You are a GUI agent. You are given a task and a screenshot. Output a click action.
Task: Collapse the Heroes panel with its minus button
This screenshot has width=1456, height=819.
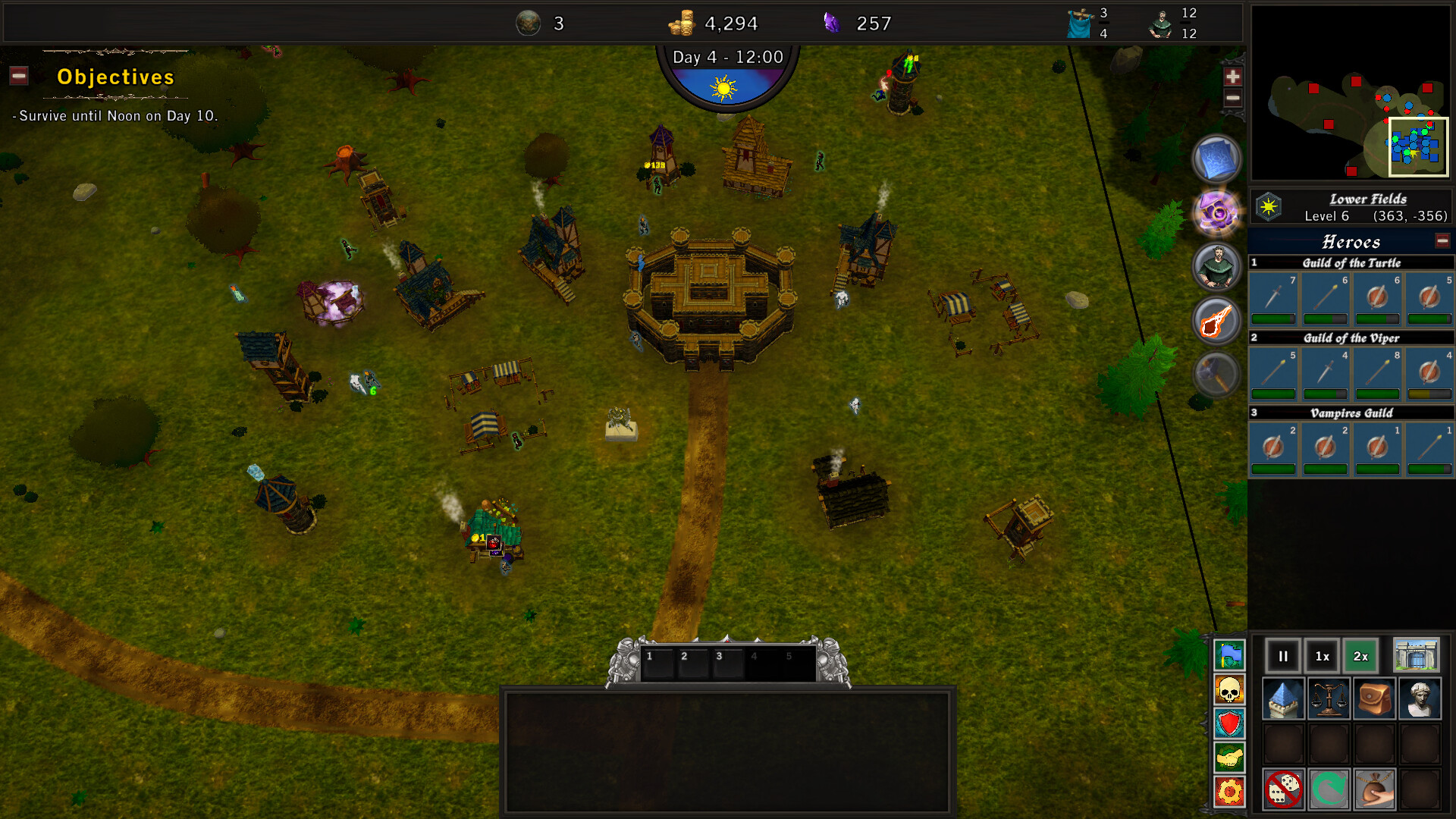click(1441, 240)
